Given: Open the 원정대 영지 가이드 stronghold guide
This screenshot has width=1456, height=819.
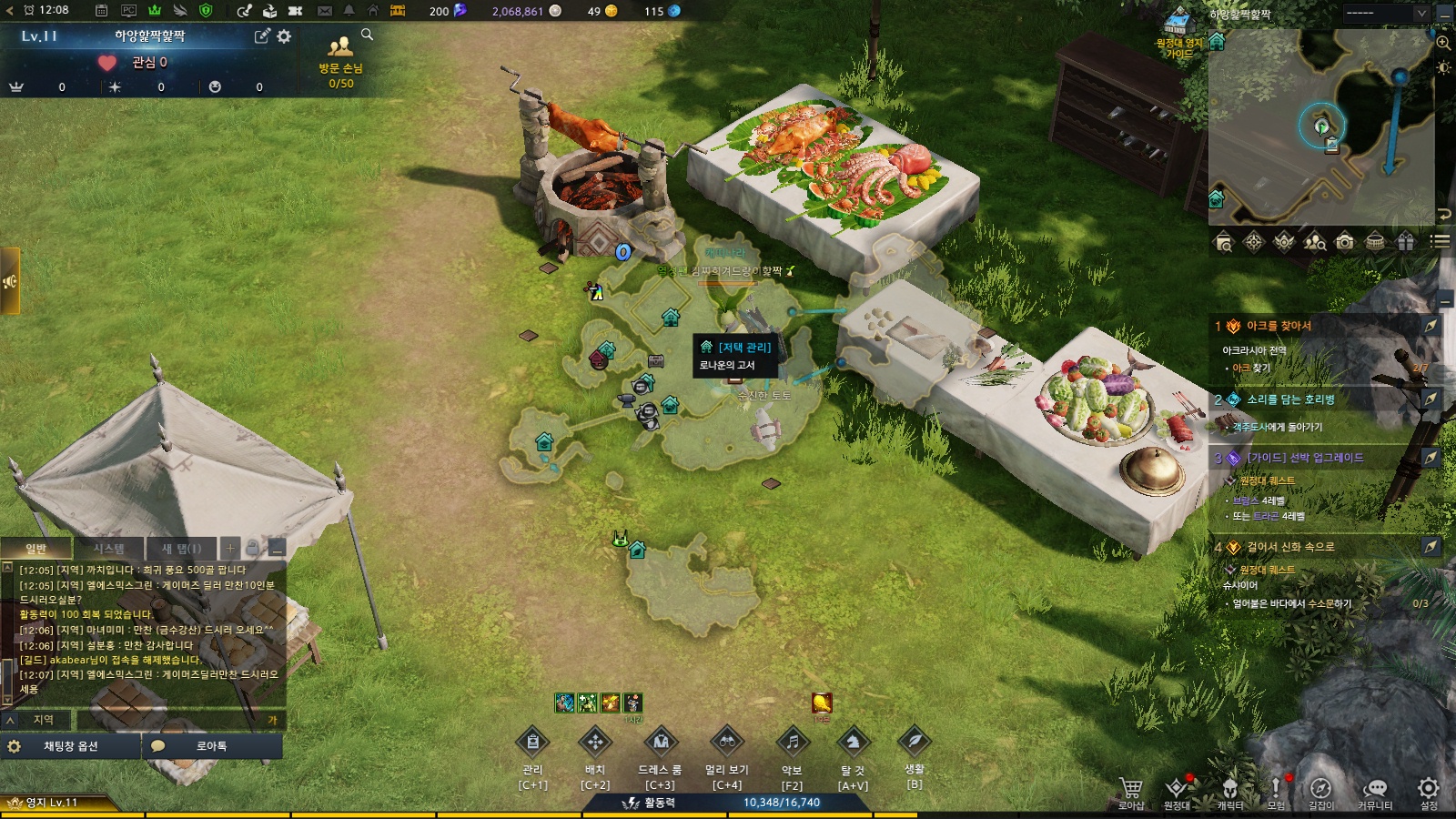Looking at the screenshot, I should coord(1179,35).
